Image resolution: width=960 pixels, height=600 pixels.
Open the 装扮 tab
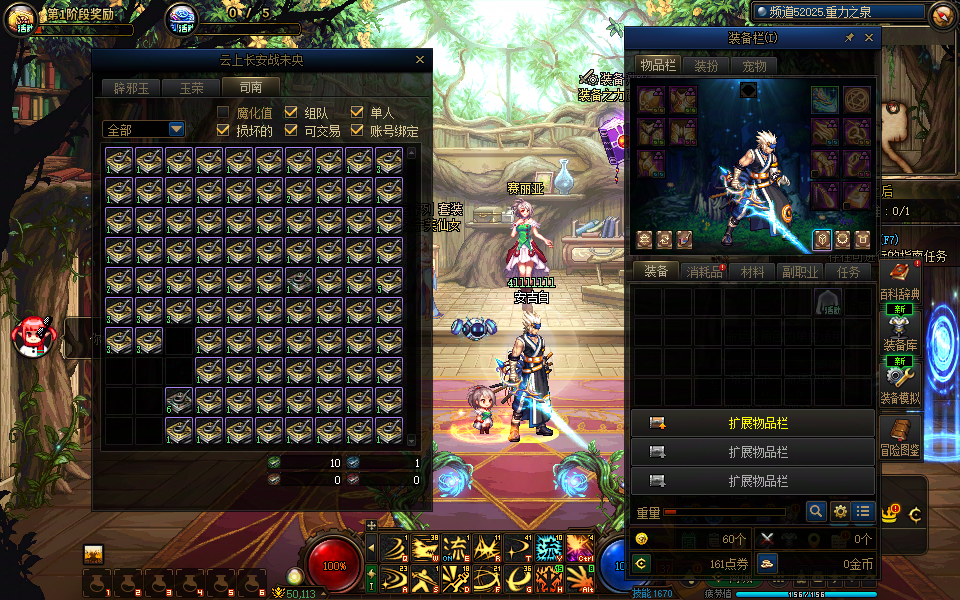pyautogui.click(x=706, y=66)
